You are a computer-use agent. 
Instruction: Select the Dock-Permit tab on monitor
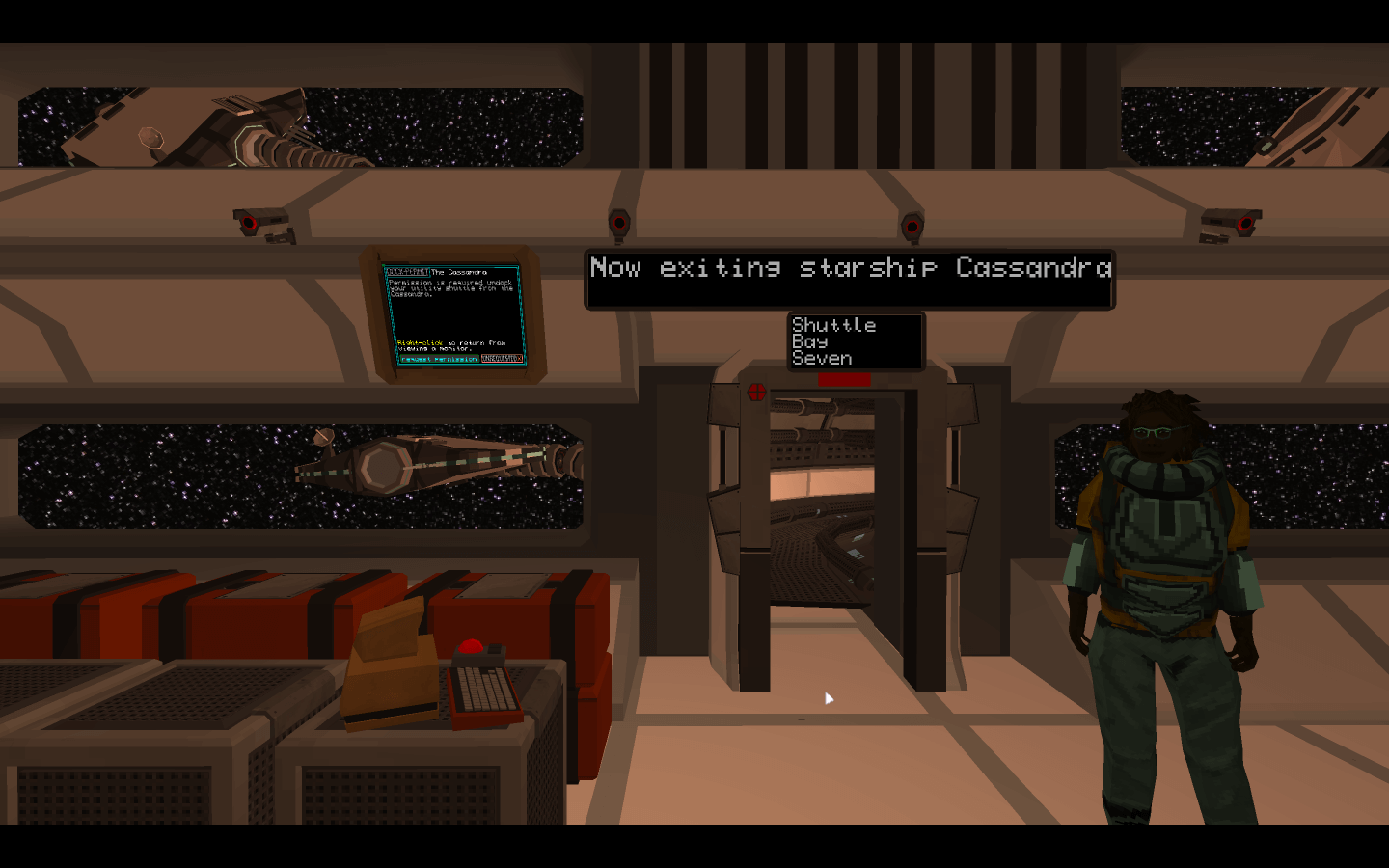(407, 272)
